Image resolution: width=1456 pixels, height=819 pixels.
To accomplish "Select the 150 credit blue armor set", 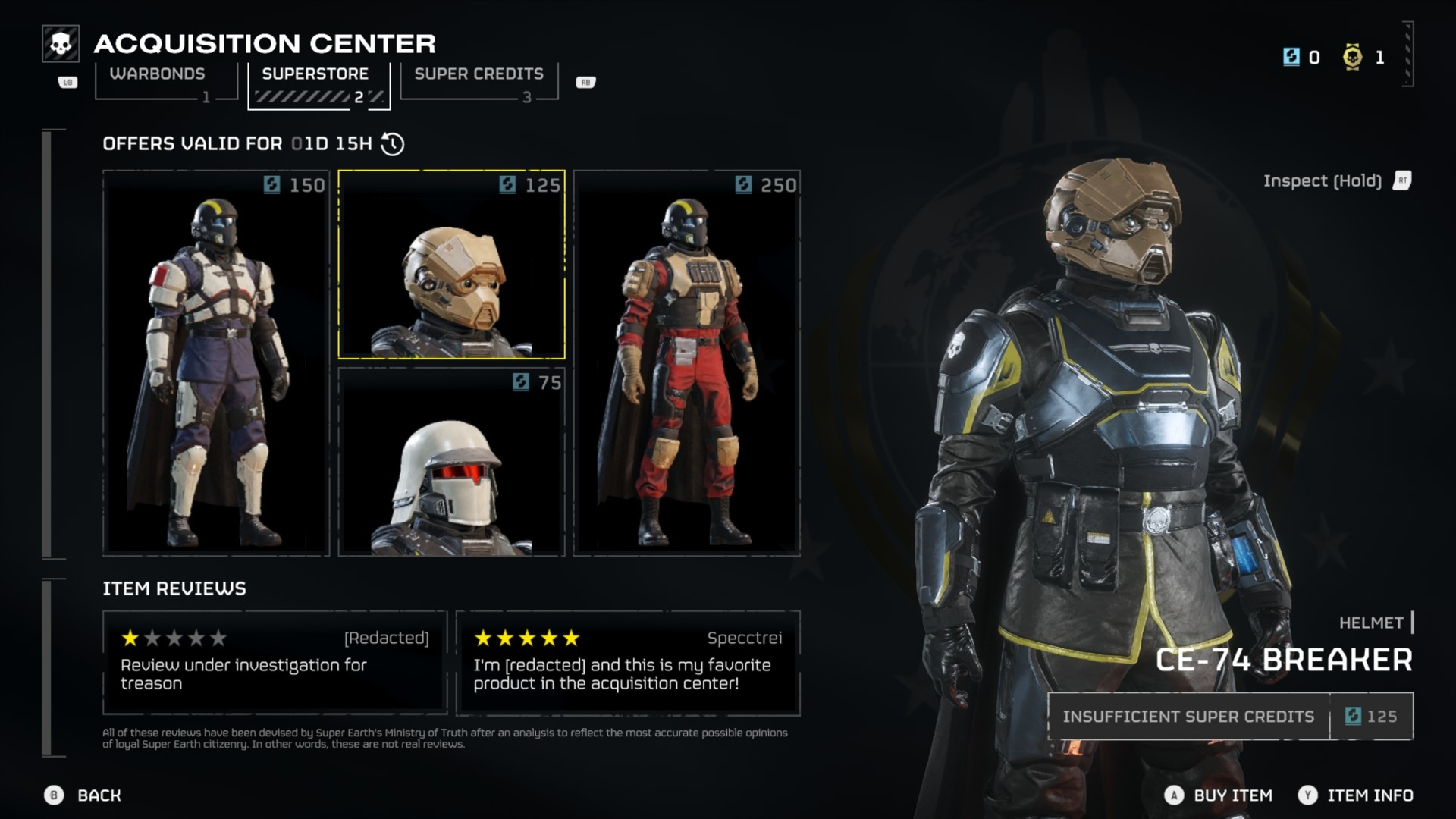I will pos(215,364).
